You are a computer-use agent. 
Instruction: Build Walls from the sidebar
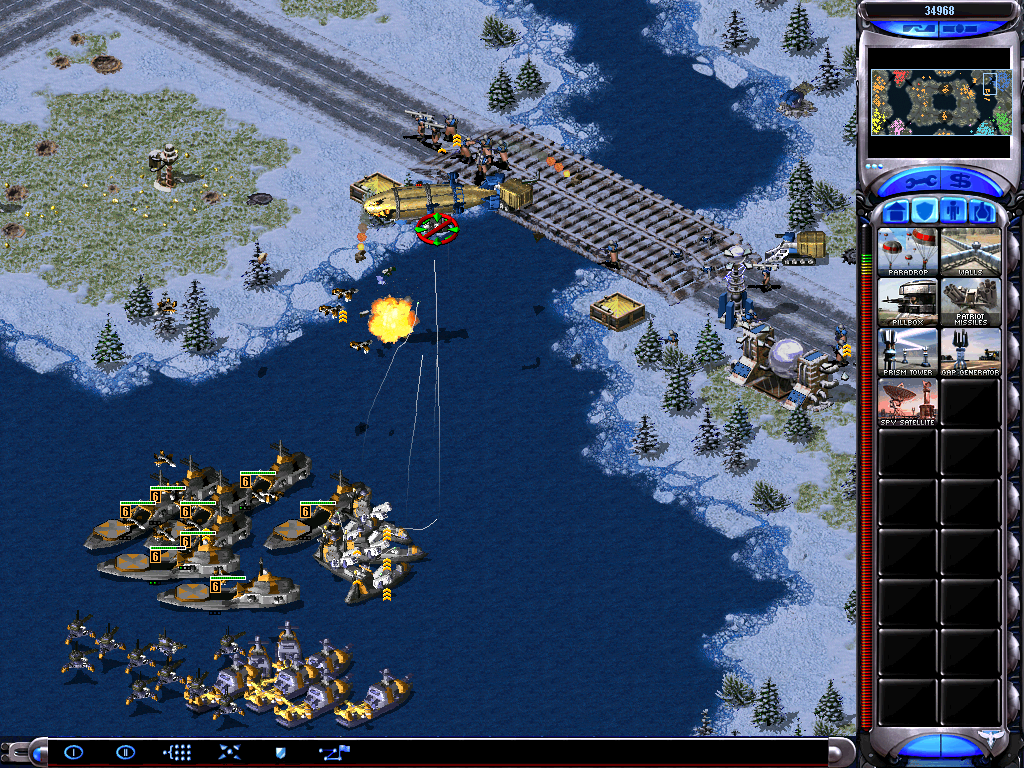pyautogui.click(x=970, y=252)
